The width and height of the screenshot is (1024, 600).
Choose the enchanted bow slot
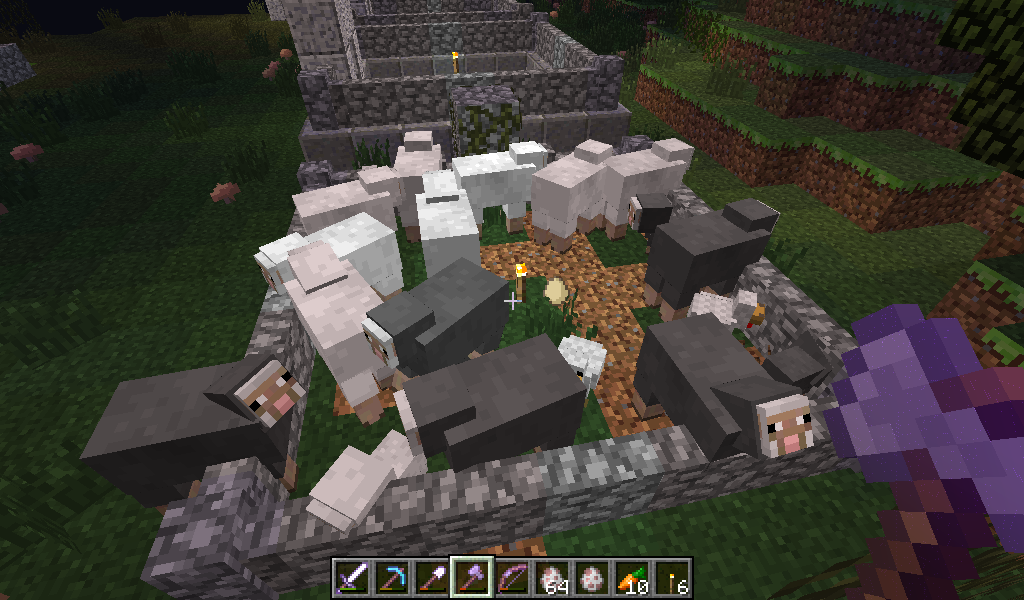(x=511, y=577)
